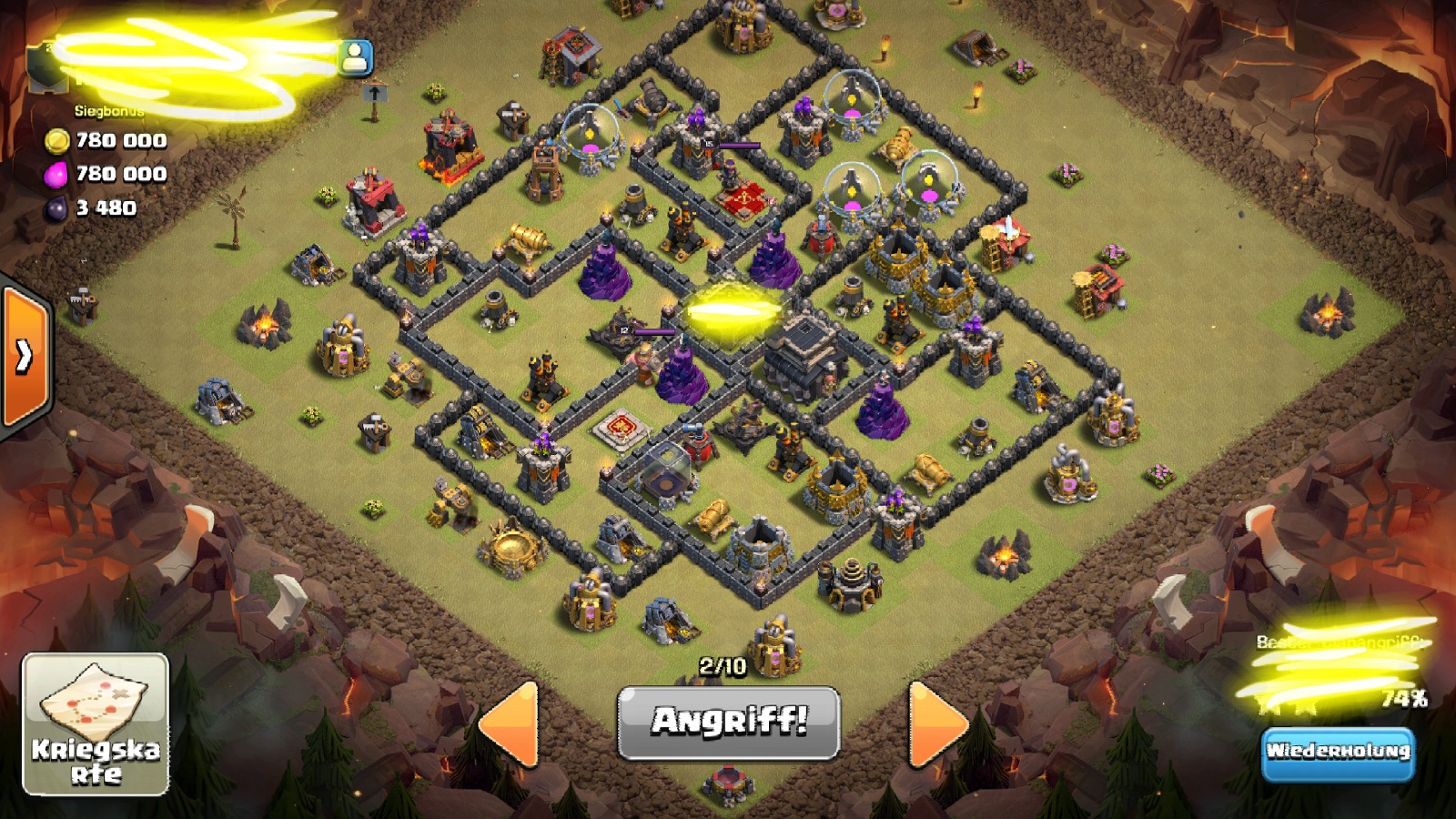Watch the Wiederholung replay
1456x819 pixels.
coord(1338,752)
